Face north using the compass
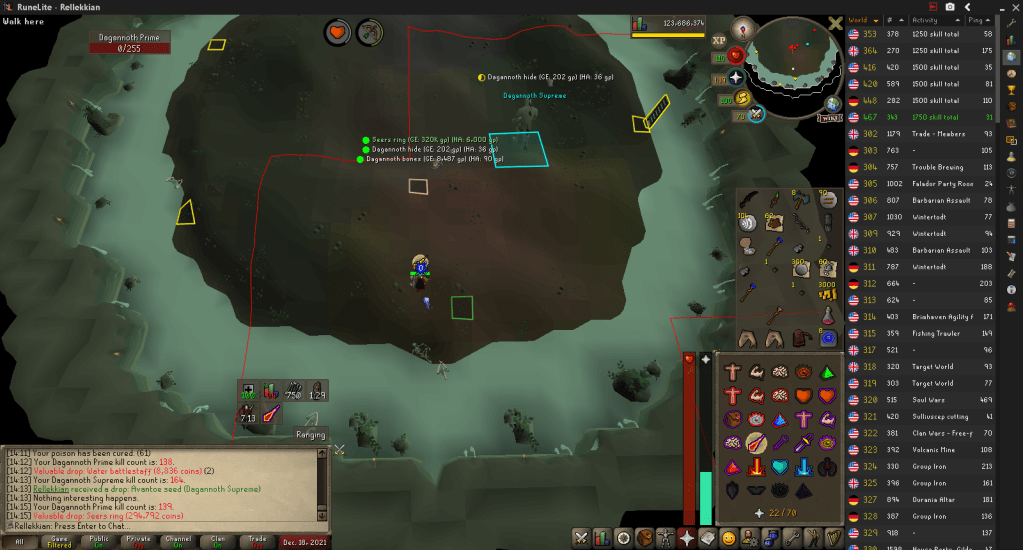Image resolution: width=1023 pixels, height=550 pixels. [x=741, y=28]
